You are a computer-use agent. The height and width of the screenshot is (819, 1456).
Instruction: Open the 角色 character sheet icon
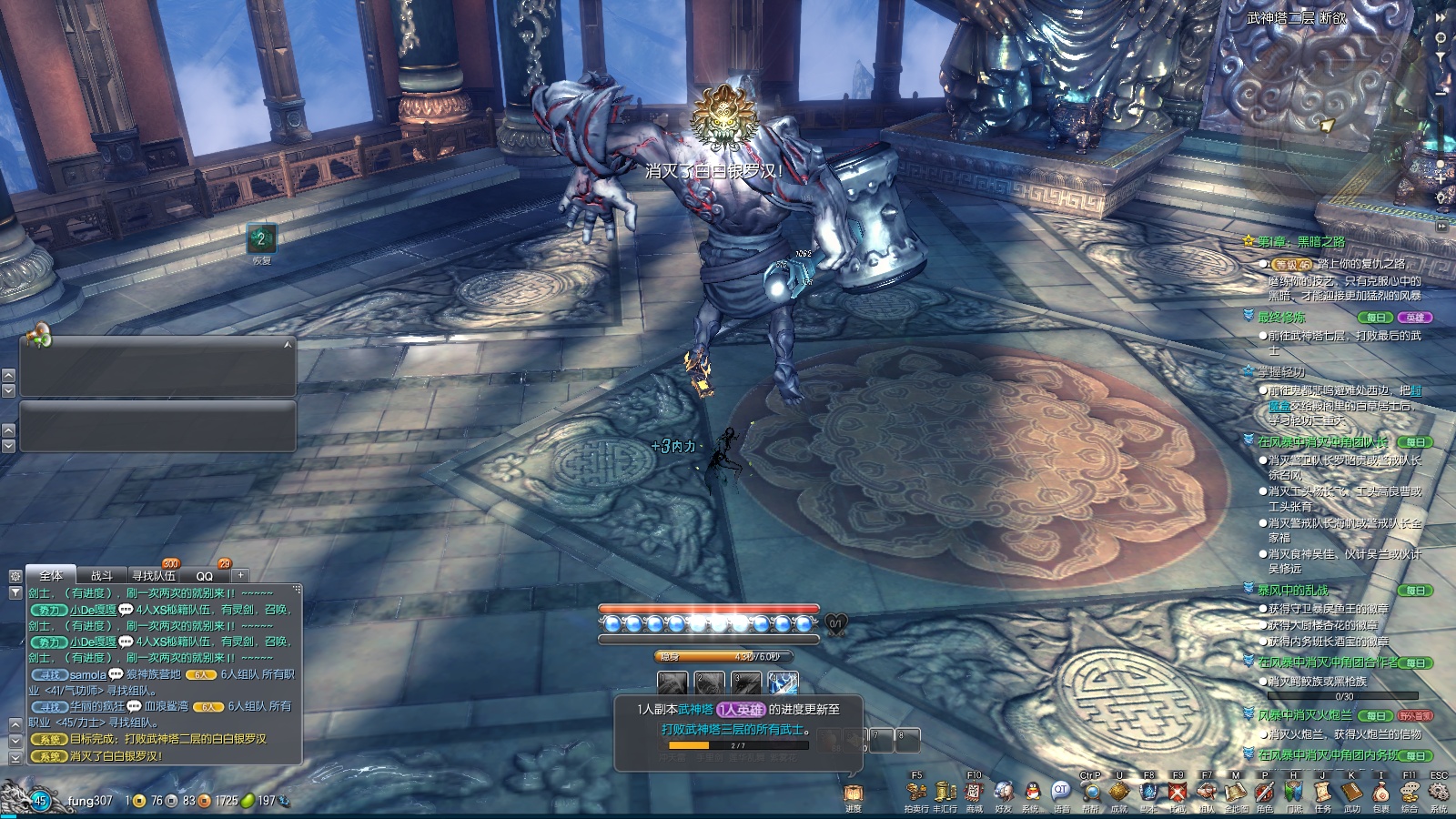point(1264,793)
